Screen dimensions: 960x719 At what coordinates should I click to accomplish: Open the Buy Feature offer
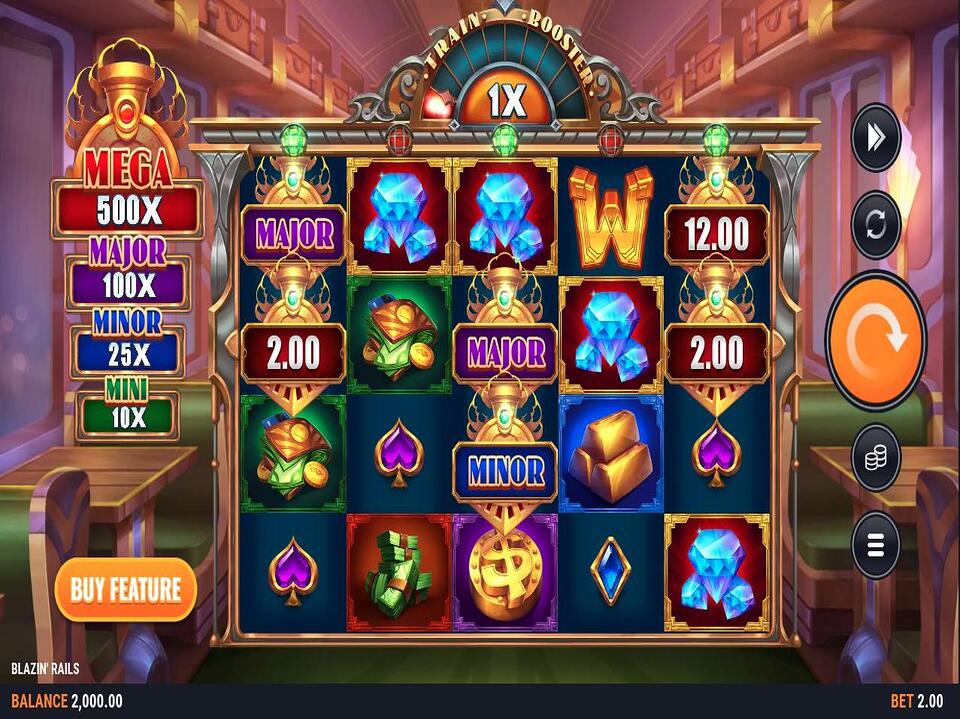(x=125, y=589)
